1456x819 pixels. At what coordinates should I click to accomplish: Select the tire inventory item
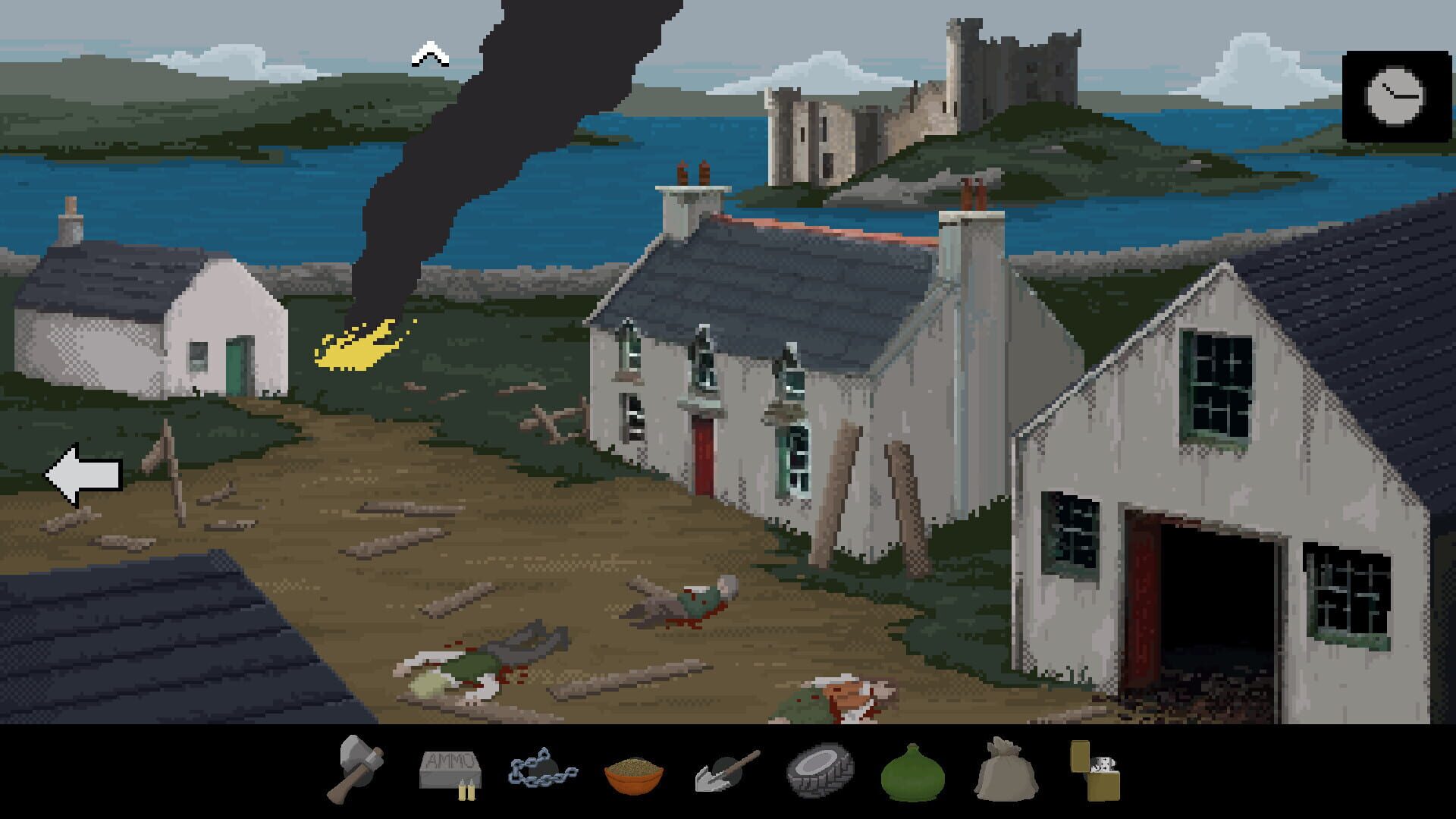point(820,772)
